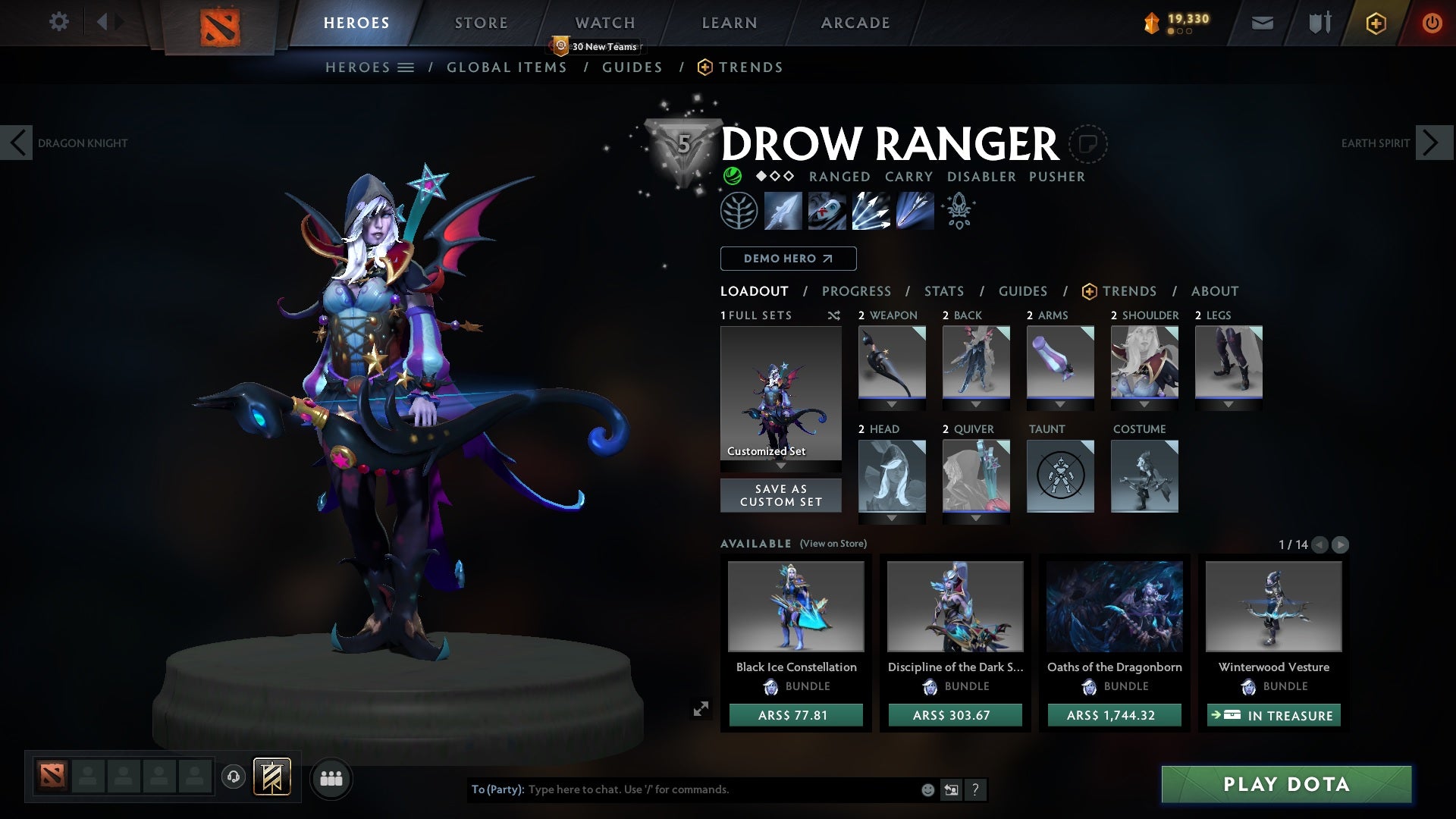Open the party finder people icon

[331, 778]
